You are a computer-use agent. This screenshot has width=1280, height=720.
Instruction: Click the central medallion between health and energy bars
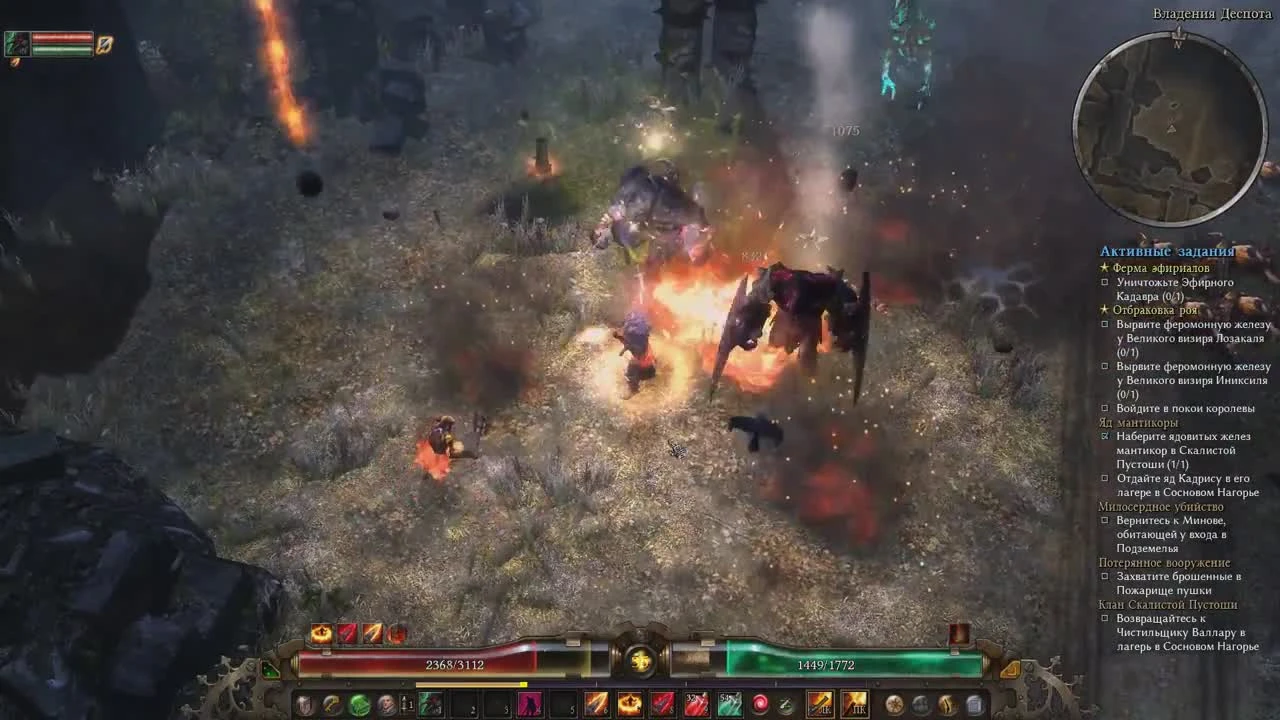[x=640, y=660]
